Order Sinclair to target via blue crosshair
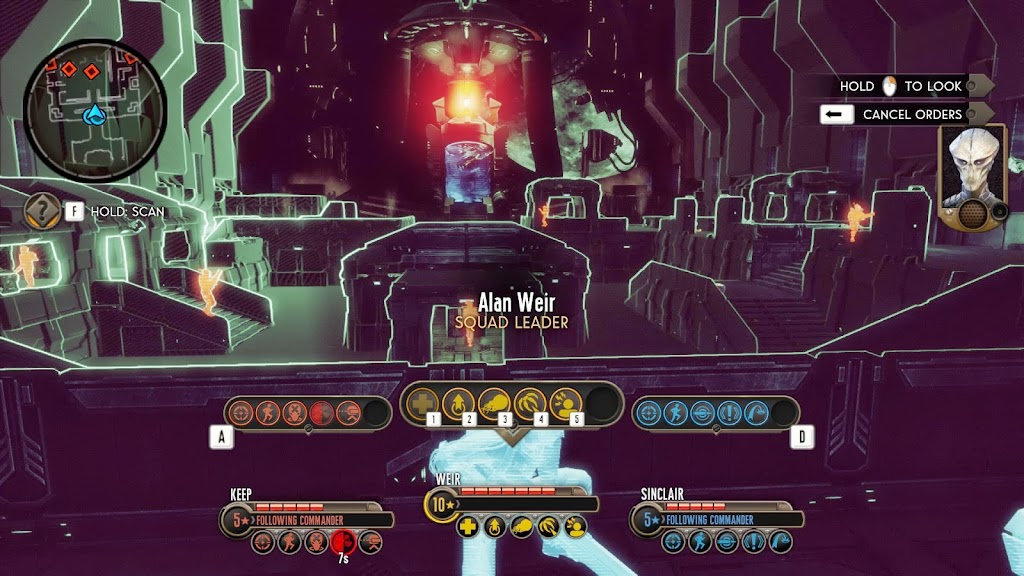Screen dimensions: 1024x576 coord(647,412)
